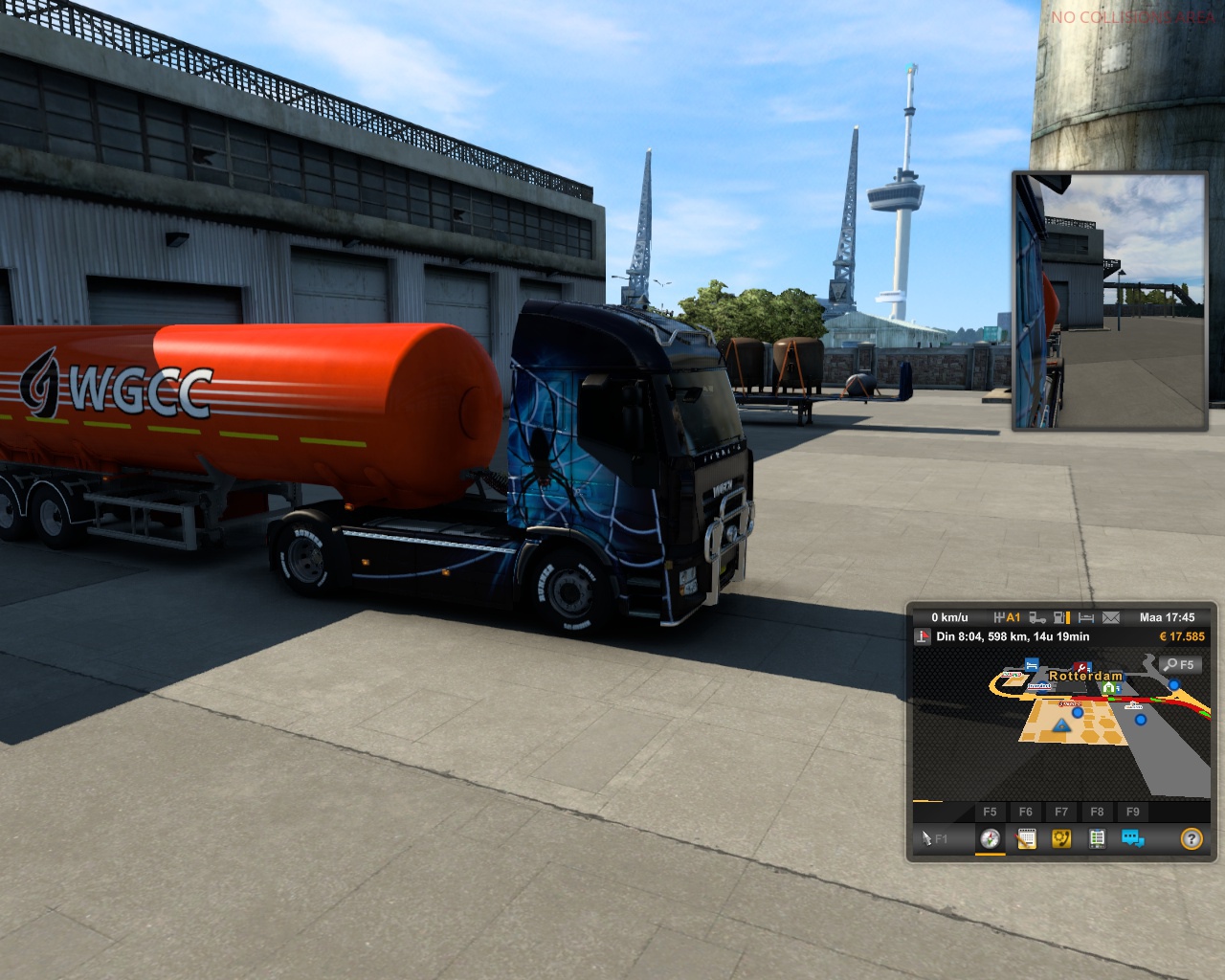Click the green garage marker on the map
This screenshot has width=1225, height=980.
pos(1108,687)
